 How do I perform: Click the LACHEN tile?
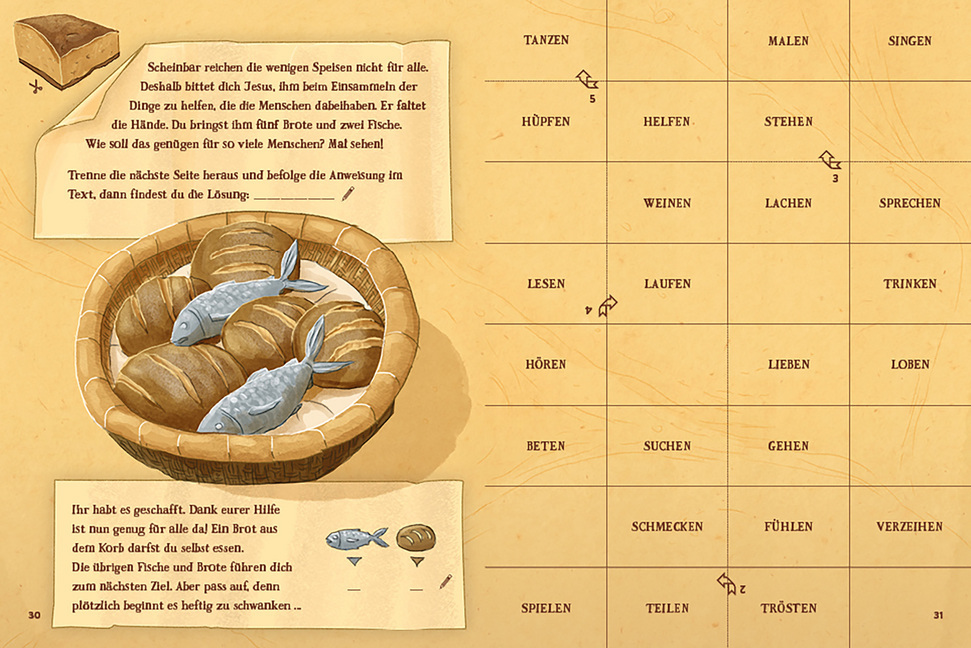(788, 203)
